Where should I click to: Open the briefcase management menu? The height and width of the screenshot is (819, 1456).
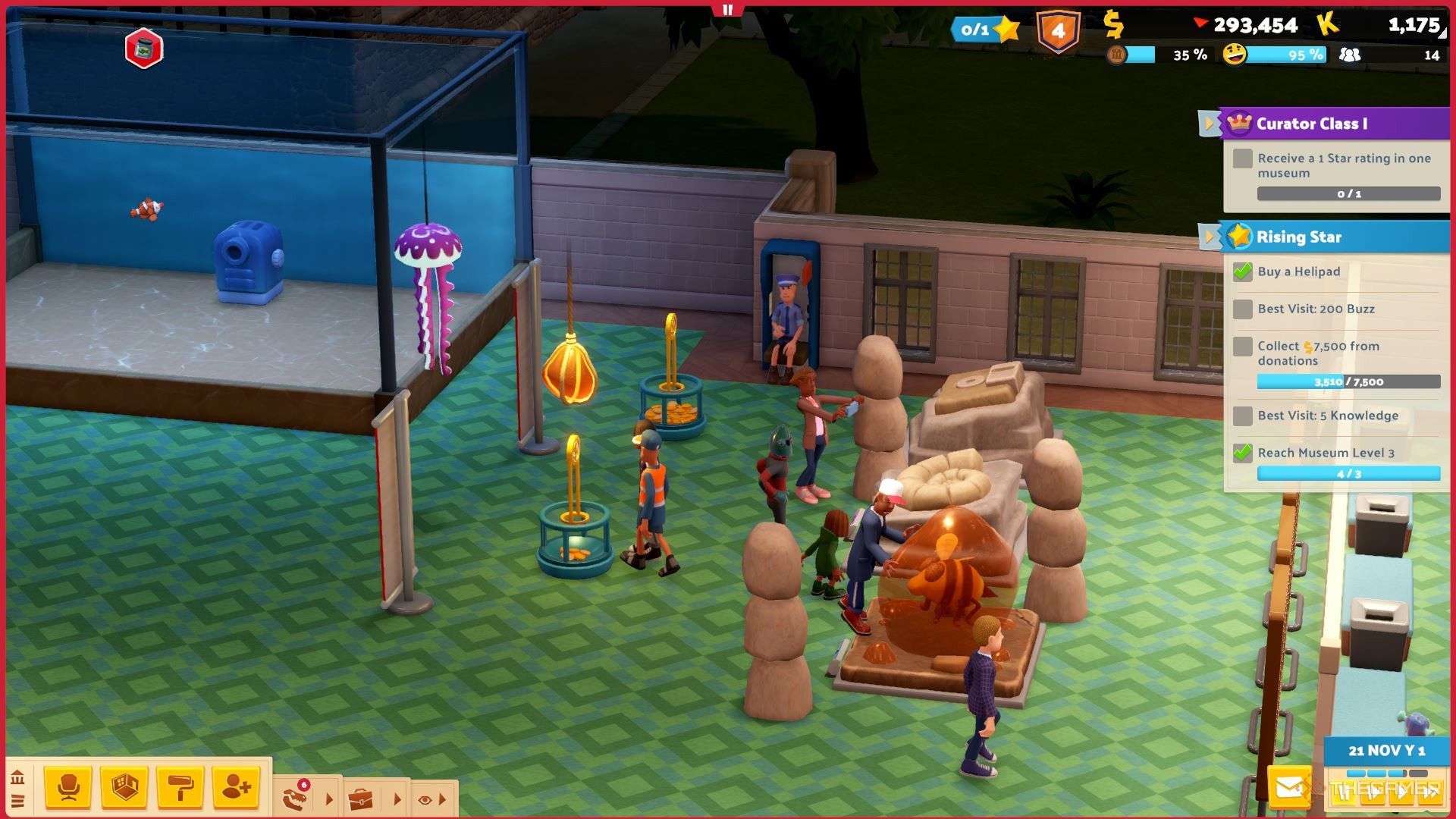tap(360, 799)
